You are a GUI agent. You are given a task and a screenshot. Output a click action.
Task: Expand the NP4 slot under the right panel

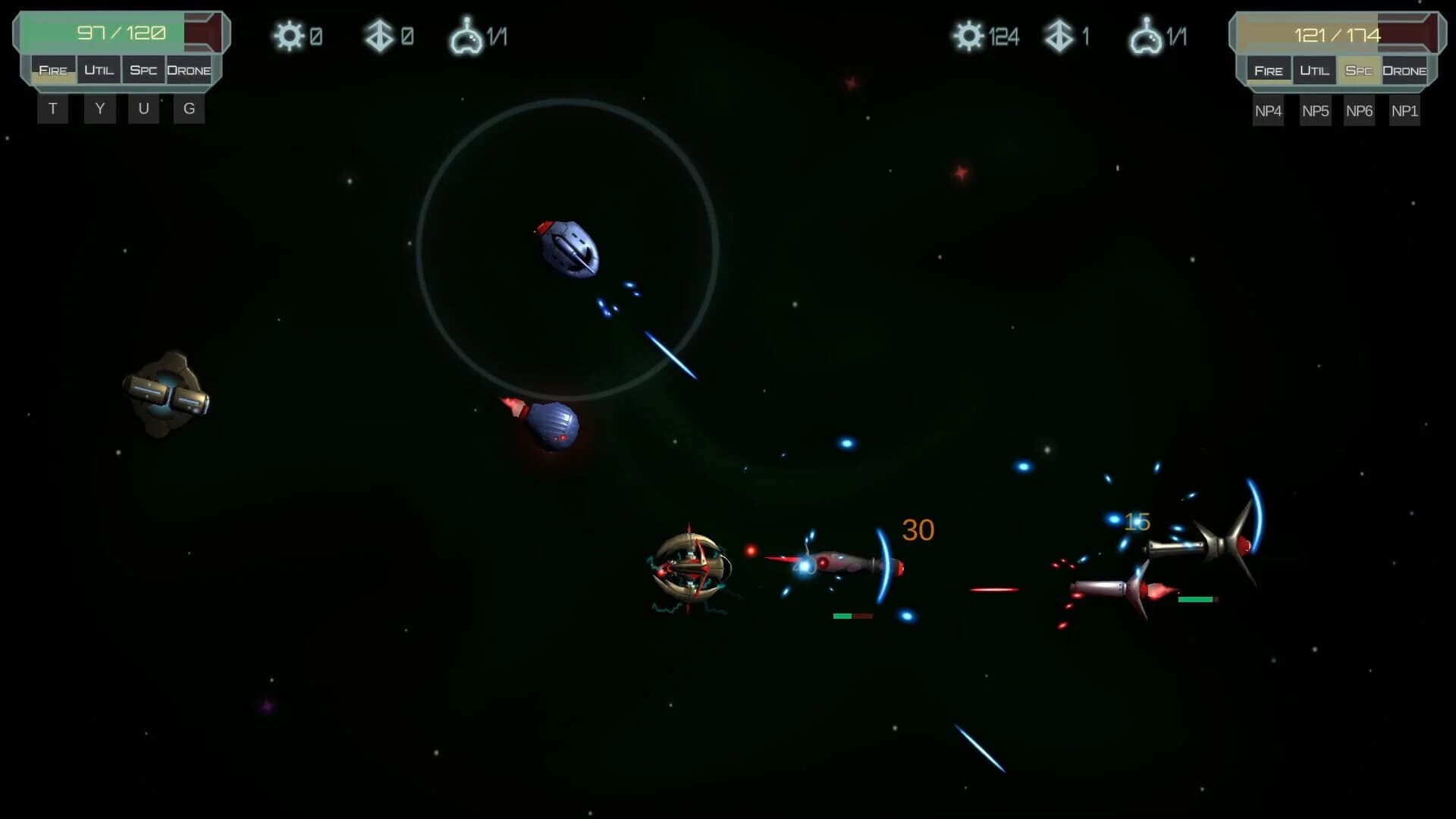[x=1269, y=111]
